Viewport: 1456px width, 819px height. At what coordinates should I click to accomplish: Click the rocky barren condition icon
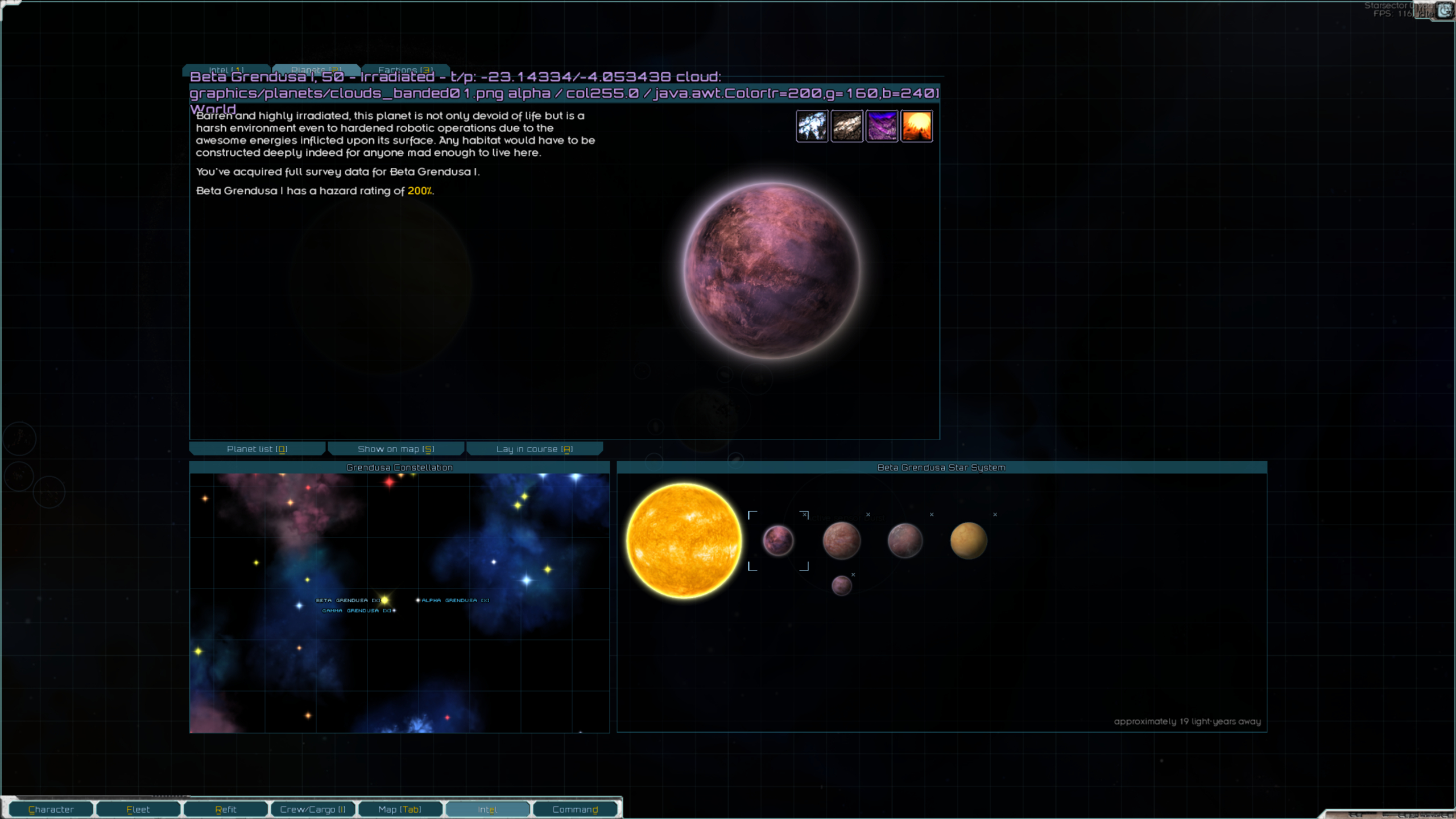pyautogui.click(x=847, y=126)
